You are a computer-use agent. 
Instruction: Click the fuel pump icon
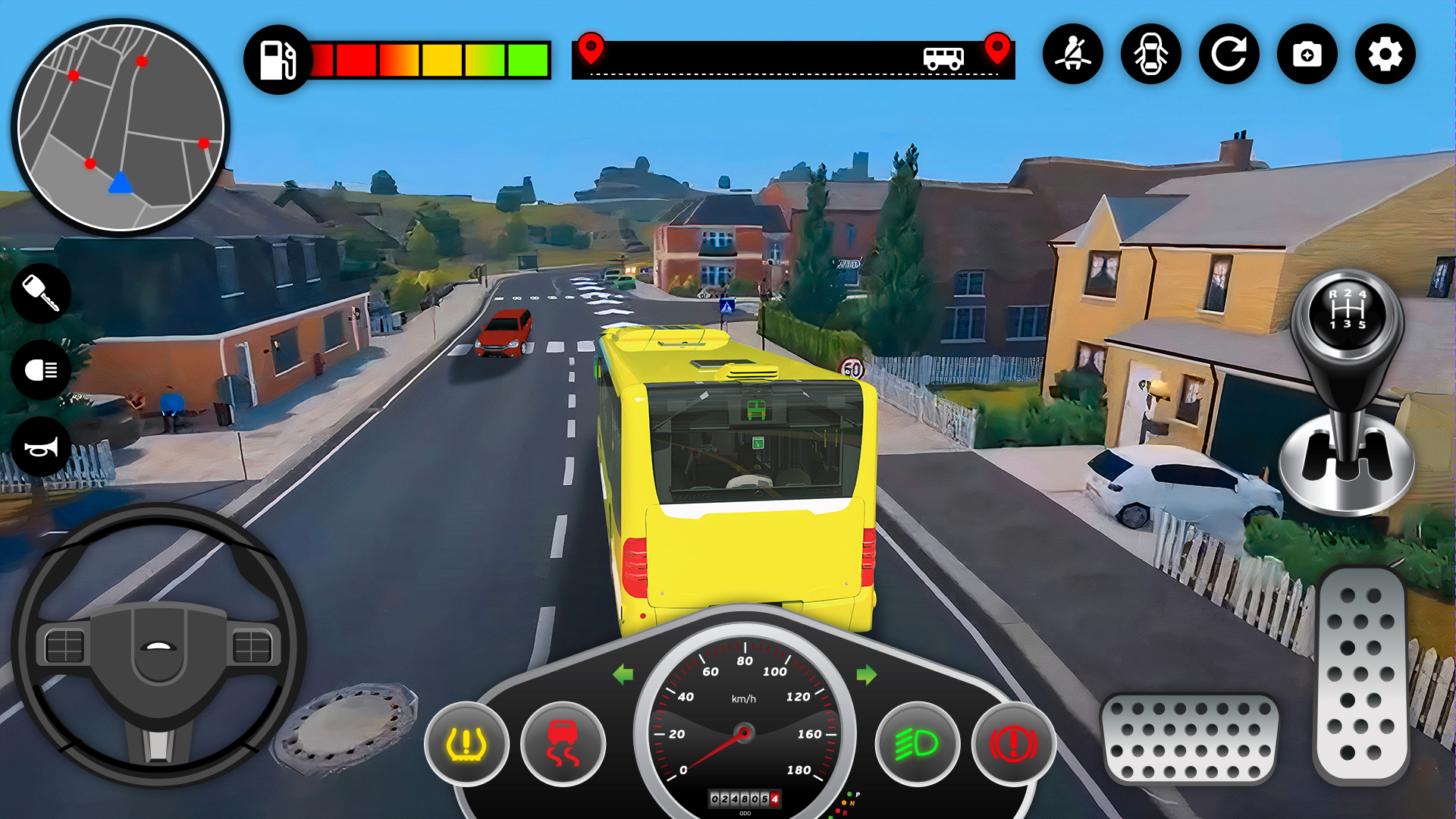point(278,60)
